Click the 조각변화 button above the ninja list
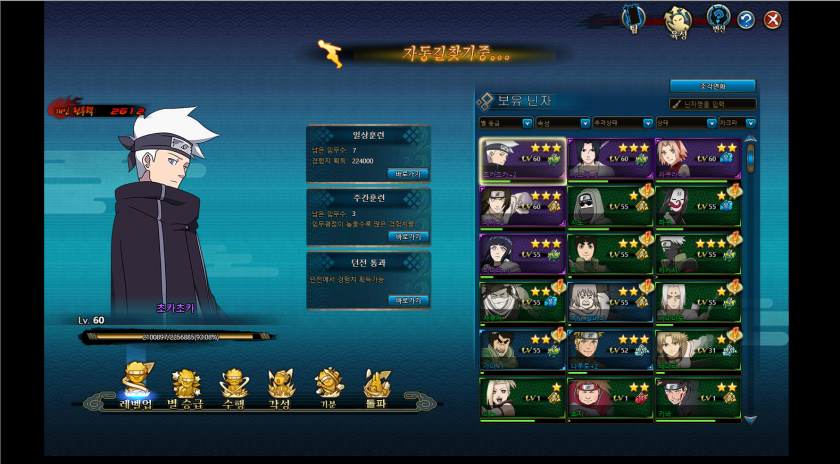This screenshot has height=464, width=840. coord(712,86)
